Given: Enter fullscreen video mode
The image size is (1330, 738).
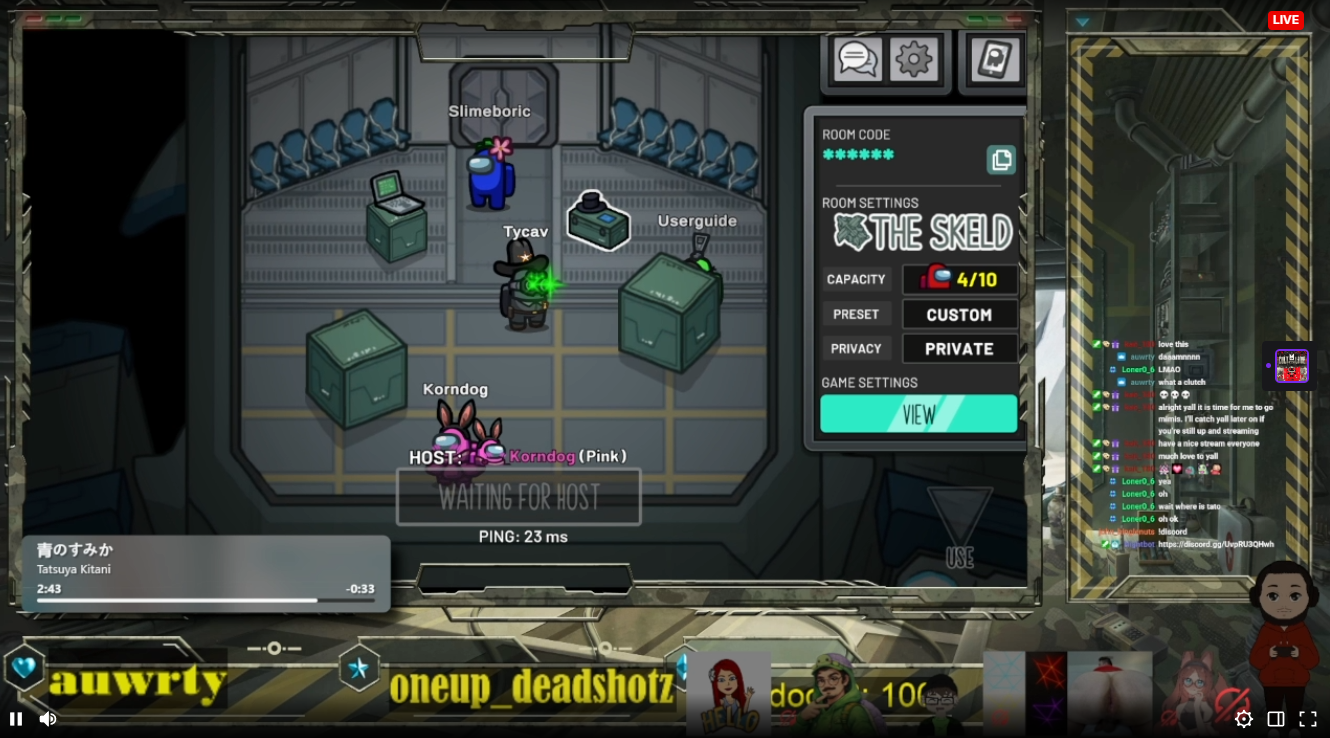Looking at the screenshot, I should pyautogui.click(x=1307, y=719).
